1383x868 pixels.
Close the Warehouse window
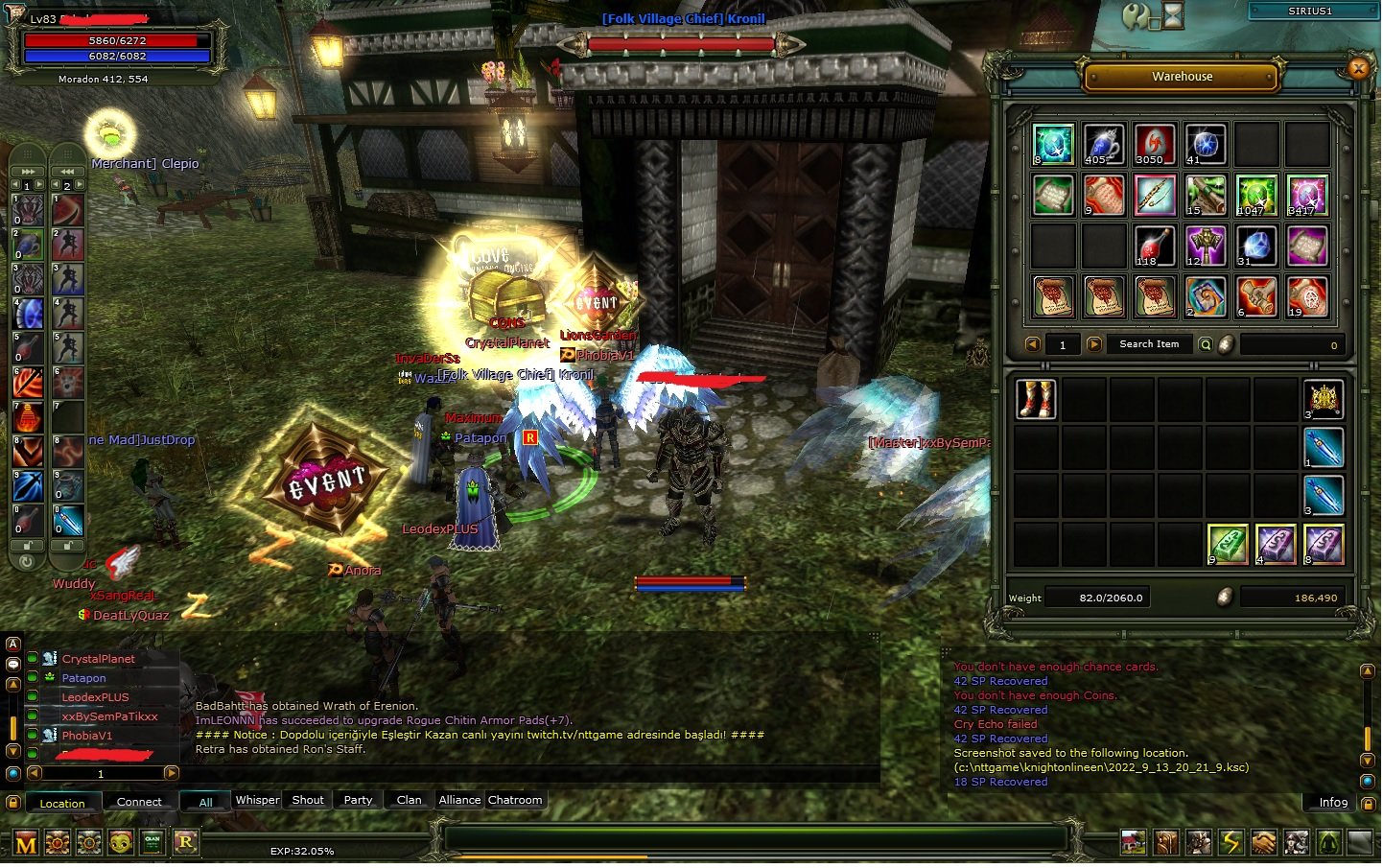pyautogui.click(x=1357, y=68)
